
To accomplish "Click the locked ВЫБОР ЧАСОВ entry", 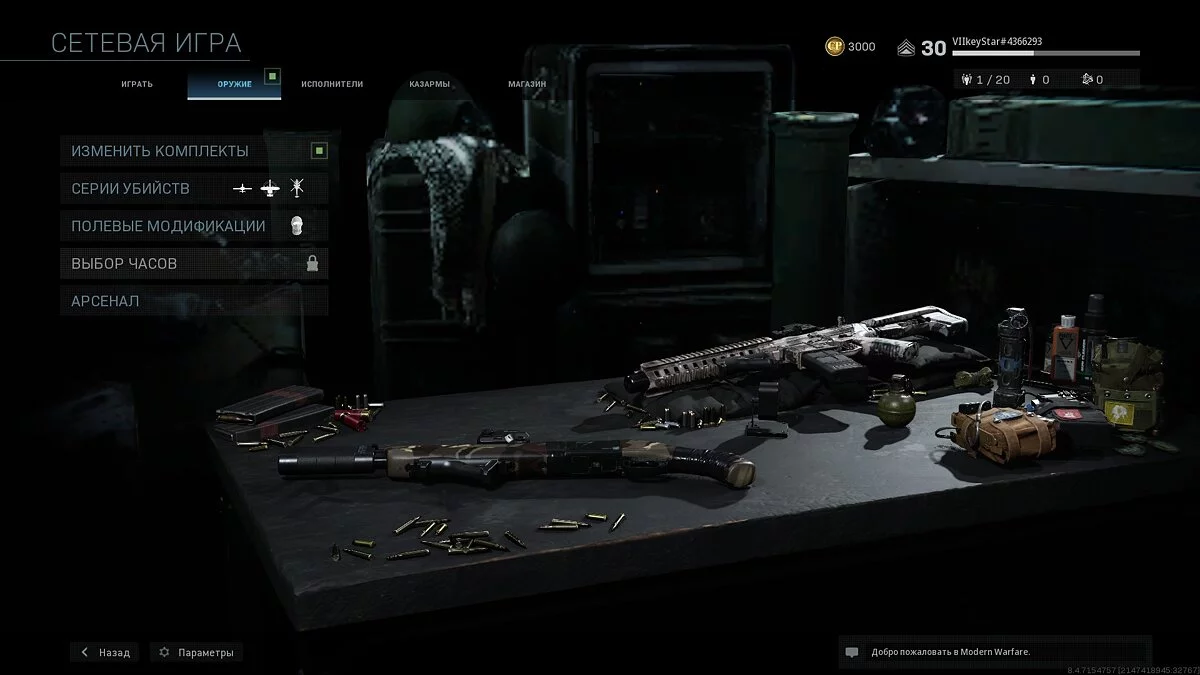I will 194,263.
